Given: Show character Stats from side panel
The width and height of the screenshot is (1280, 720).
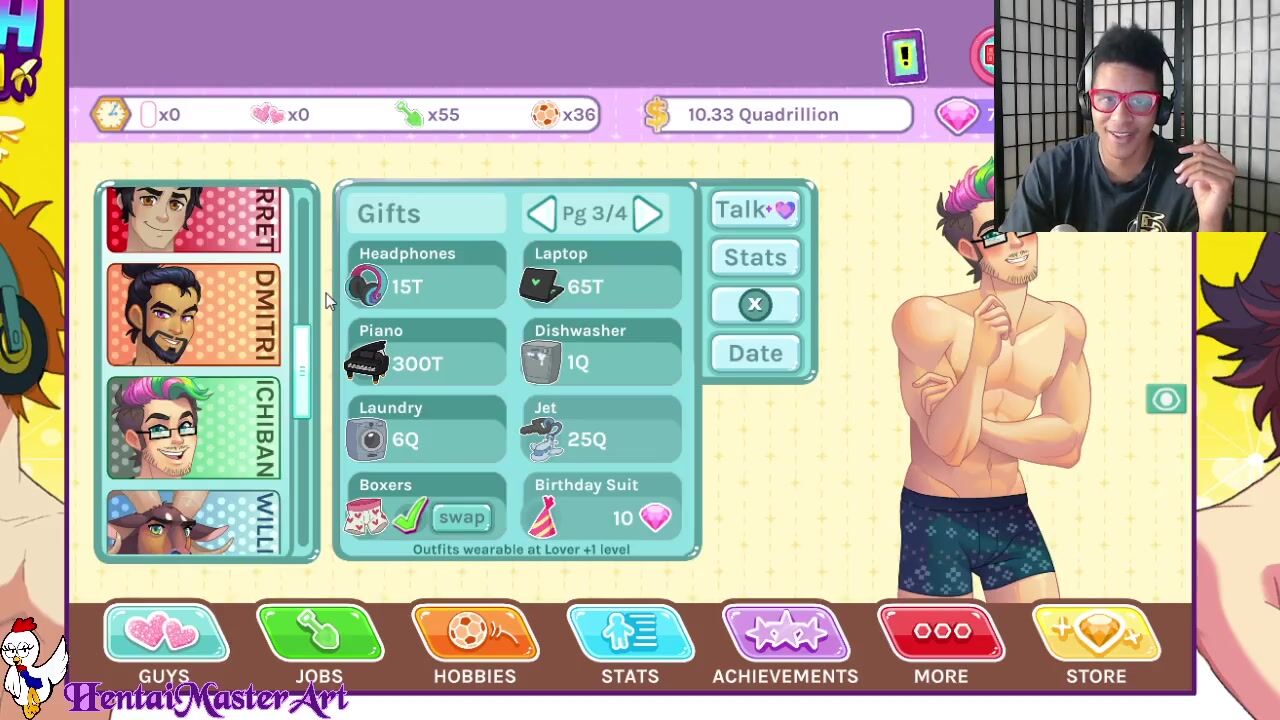Looking at the screenshot, I should tap(755, 258).
